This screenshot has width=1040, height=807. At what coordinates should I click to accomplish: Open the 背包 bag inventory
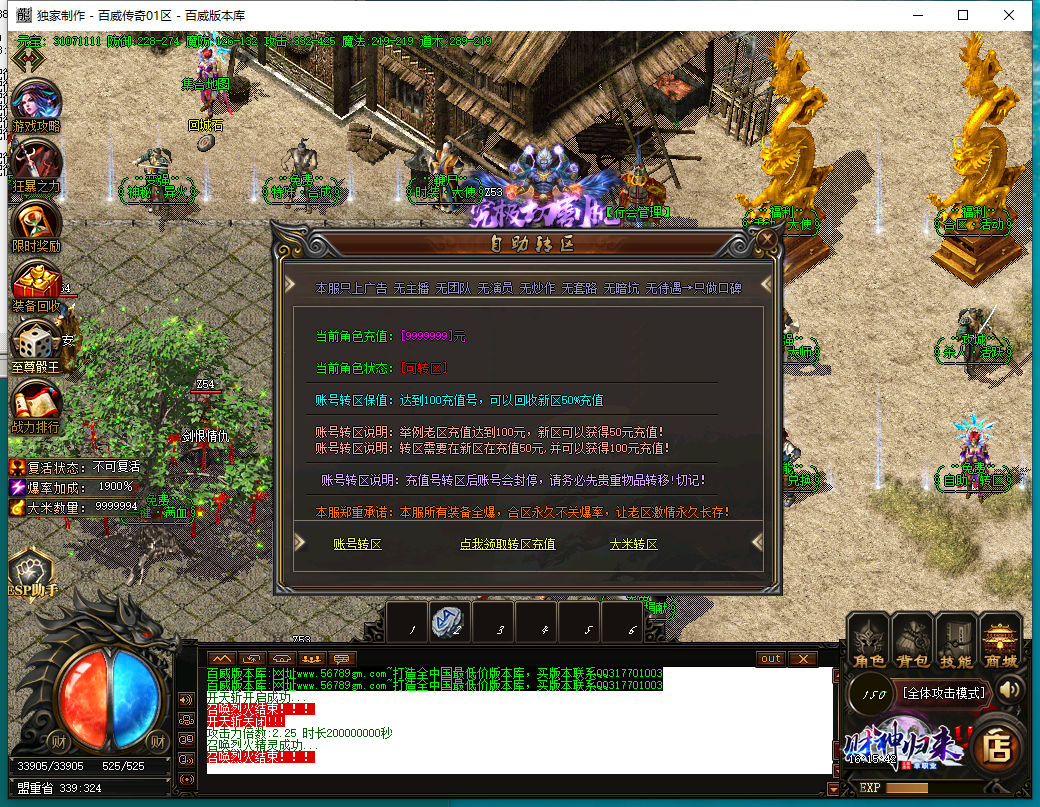[912, 640]
